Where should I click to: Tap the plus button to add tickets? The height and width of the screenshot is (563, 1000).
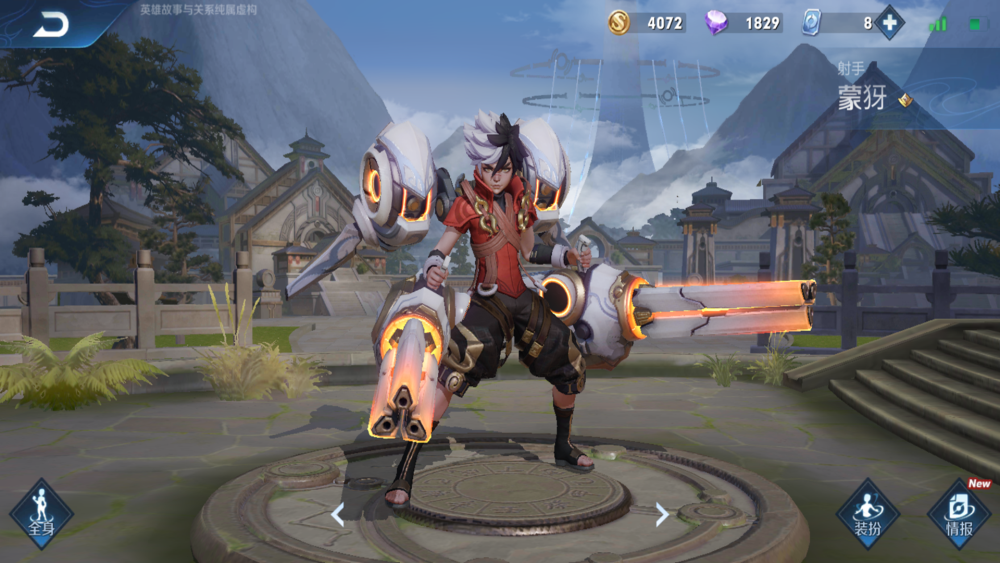[889, 23]
